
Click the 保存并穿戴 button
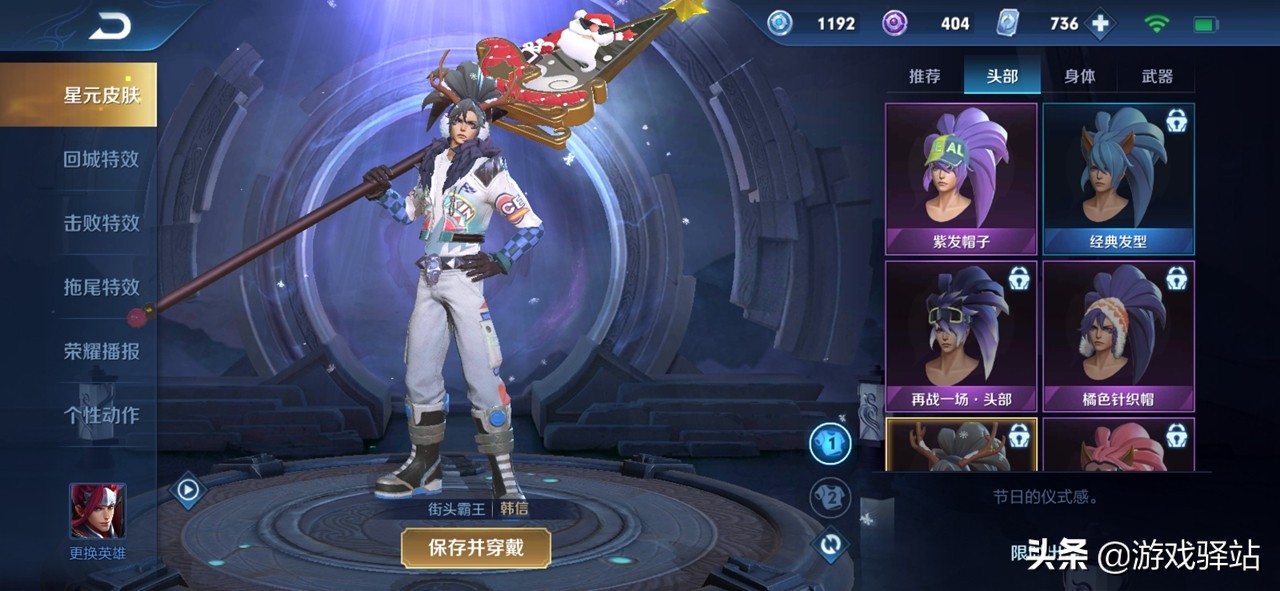(x=476, y=547)
